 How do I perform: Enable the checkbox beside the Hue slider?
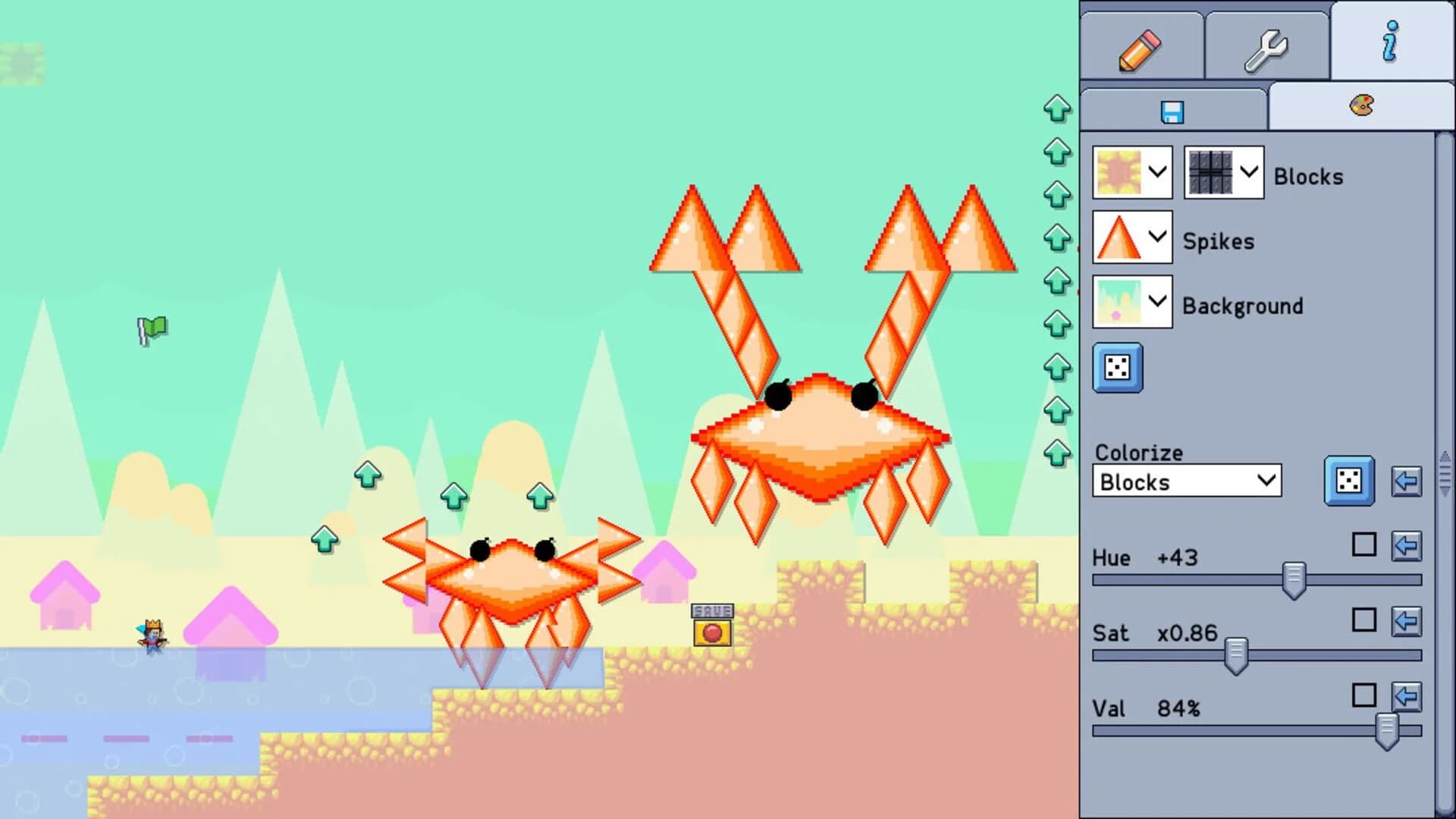click(1365, 545)
